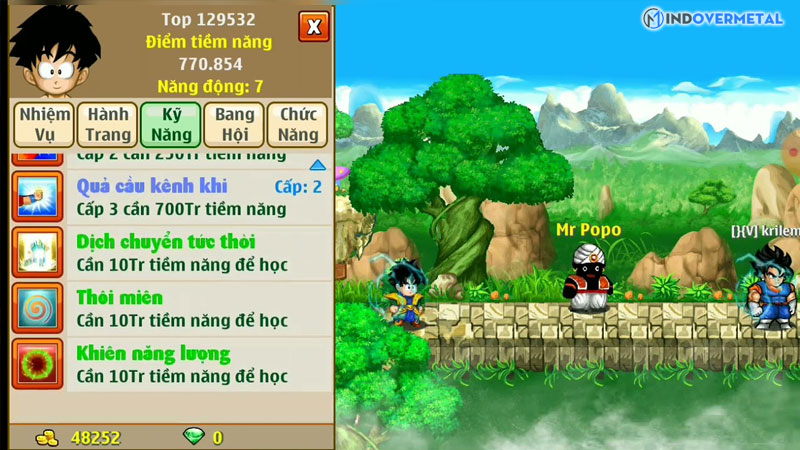
Task: Click the Thôi miên spiral icon
Action: [x=37, y=308]
